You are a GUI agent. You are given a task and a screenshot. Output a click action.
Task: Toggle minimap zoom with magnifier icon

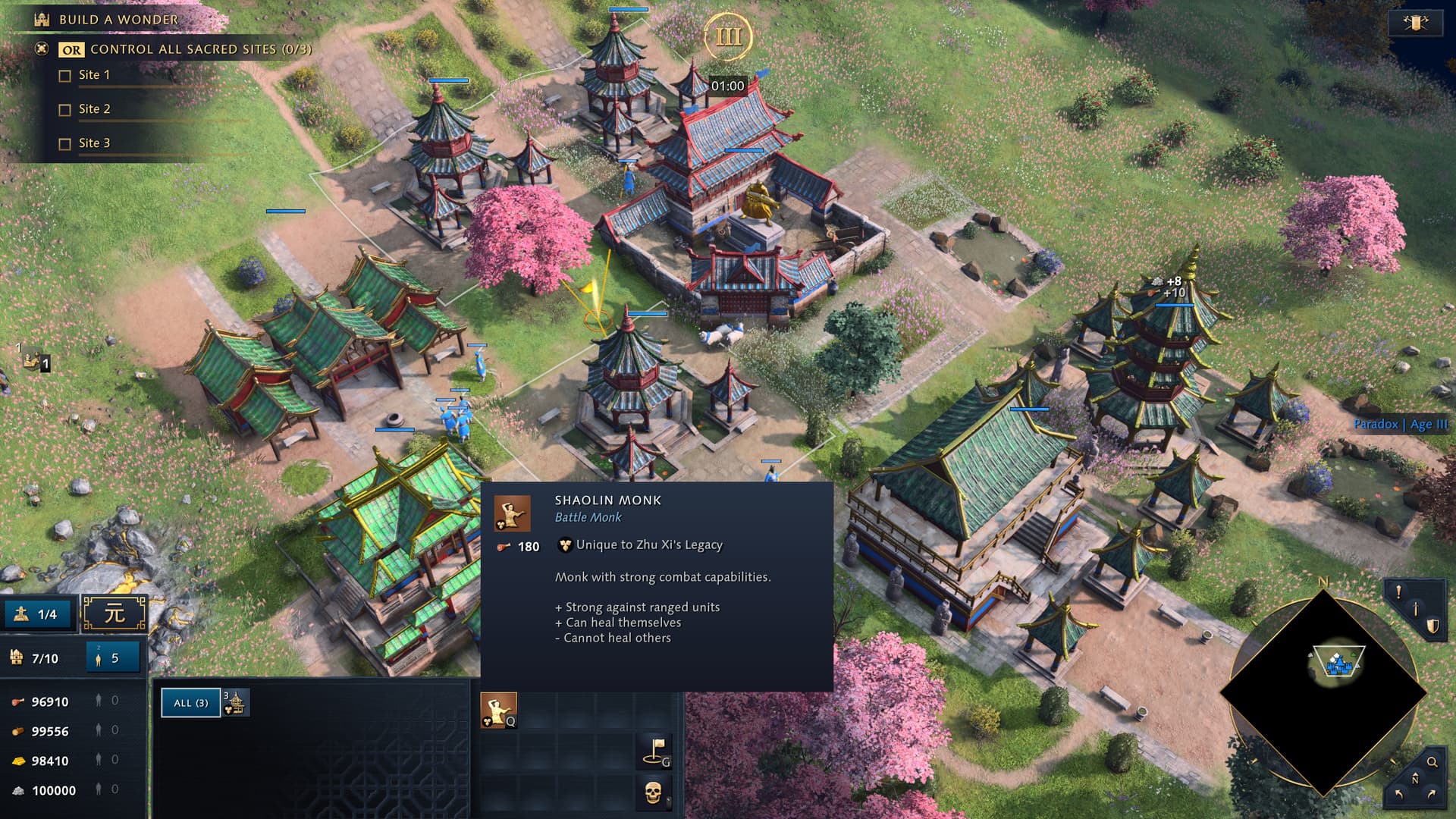1432,762
